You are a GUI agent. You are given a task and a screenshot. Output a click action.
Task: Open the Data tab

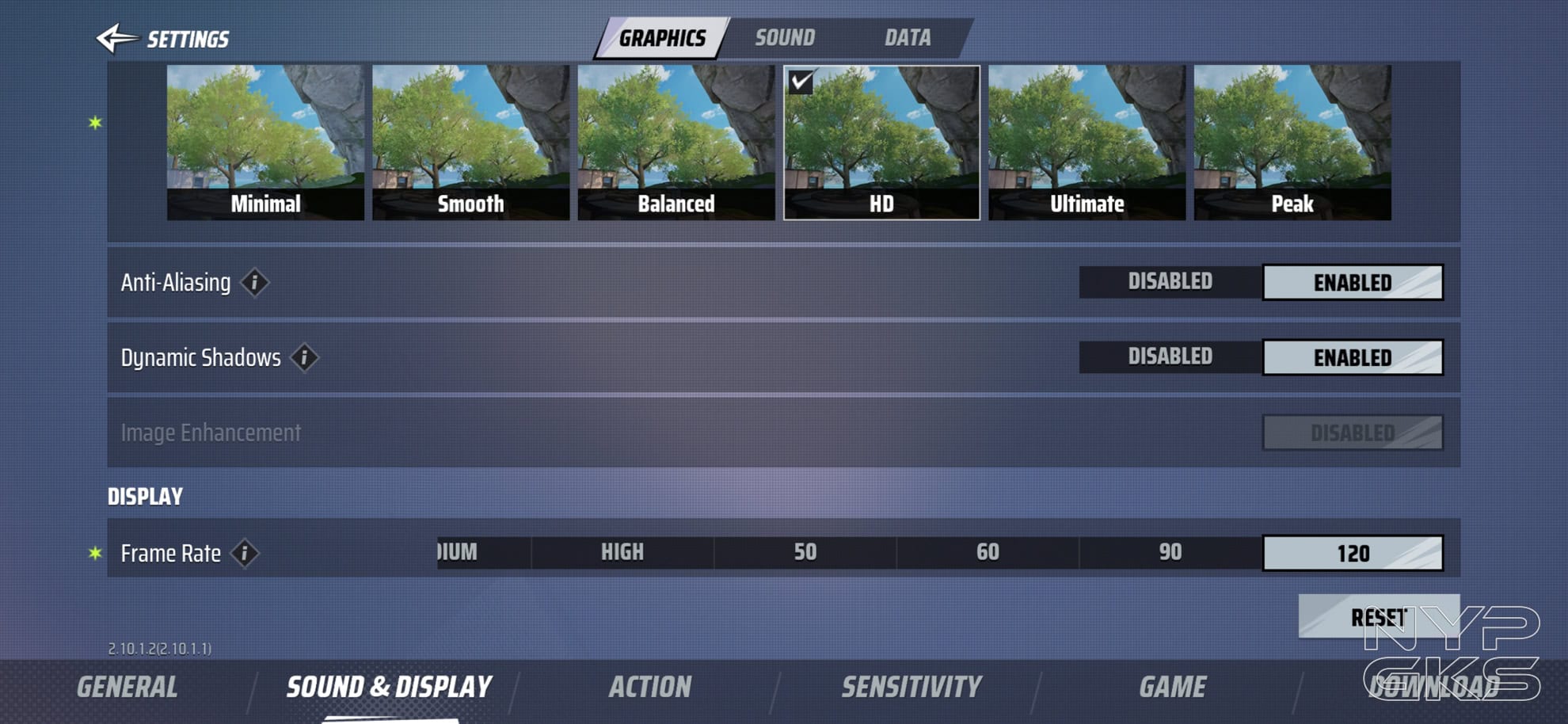pyautogui.click(x=908, y=38)
